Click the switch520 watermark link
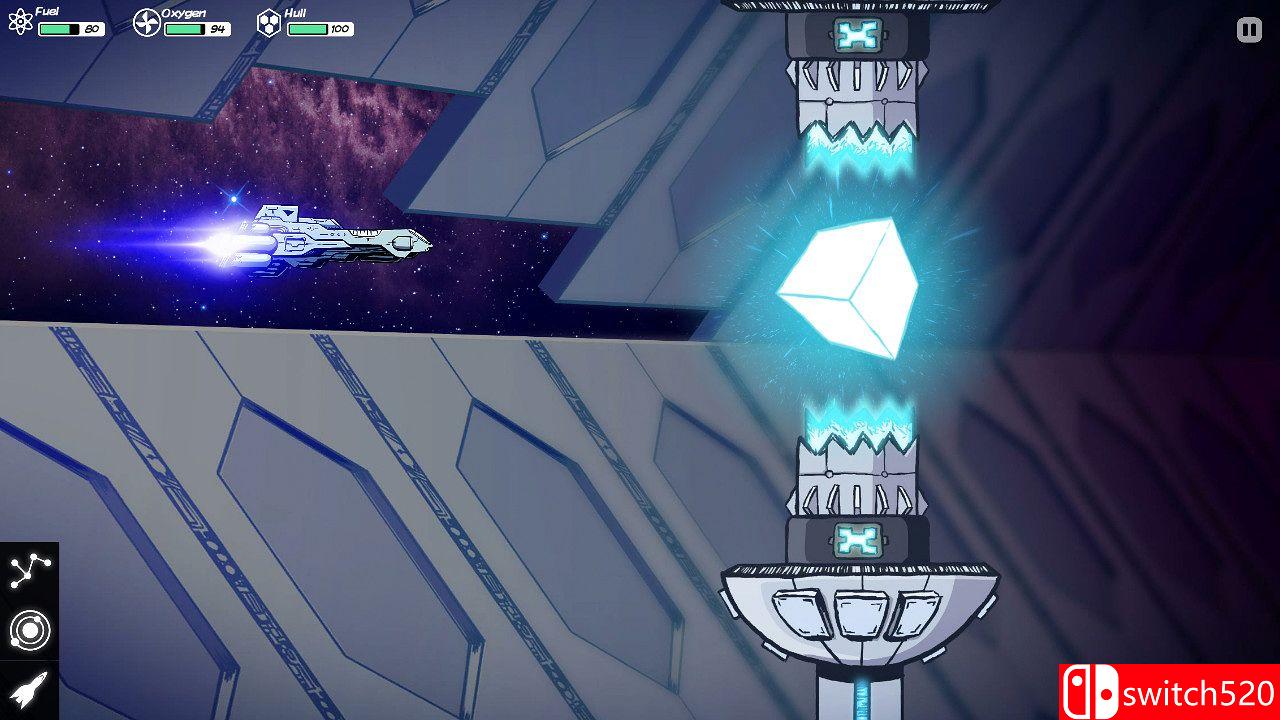This screenshot has height=720, width=1280. 1180,689
